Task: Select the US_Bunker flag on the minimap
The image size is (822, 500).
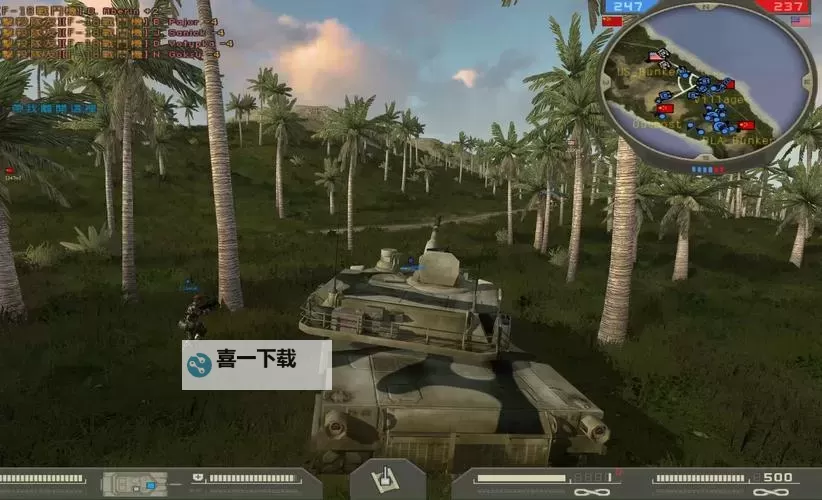Action: click(652, 58)
